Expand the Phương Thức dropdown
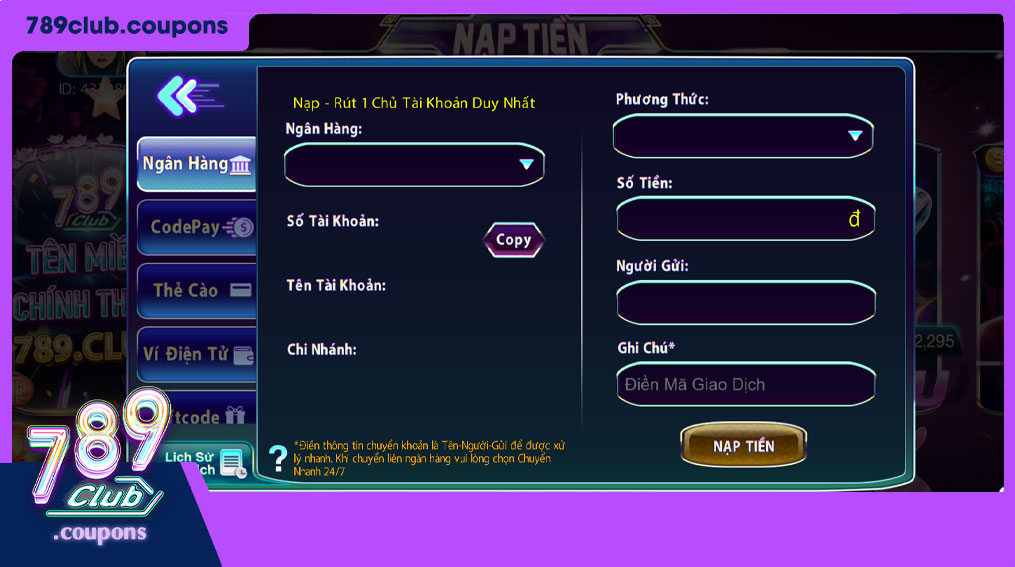Image resolution: width=1015 pixels, height=567 pixels. pyautogui.click(x=743, y=136)
